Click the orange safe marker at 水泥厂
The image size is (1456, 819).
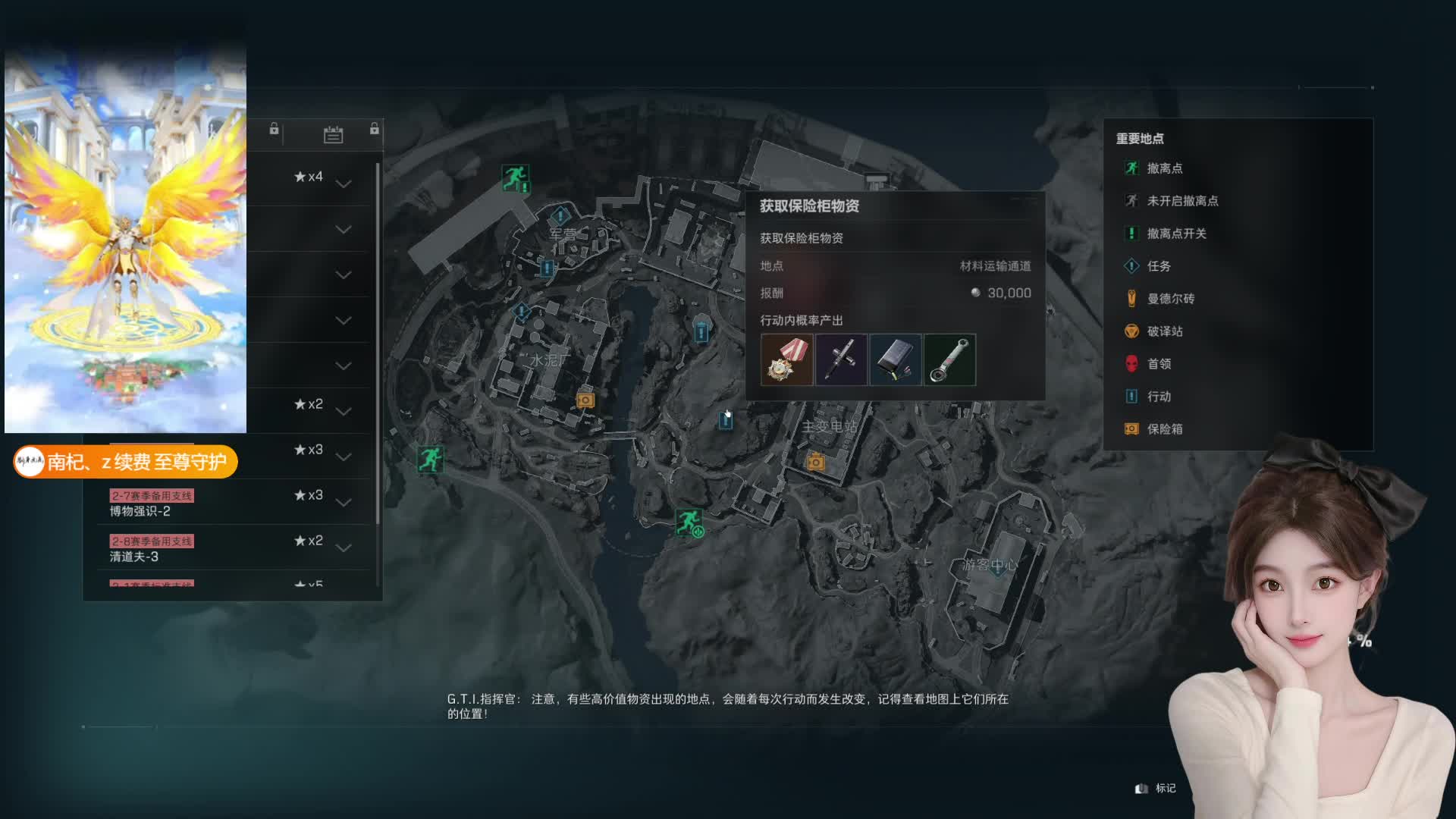coord(585,400)
